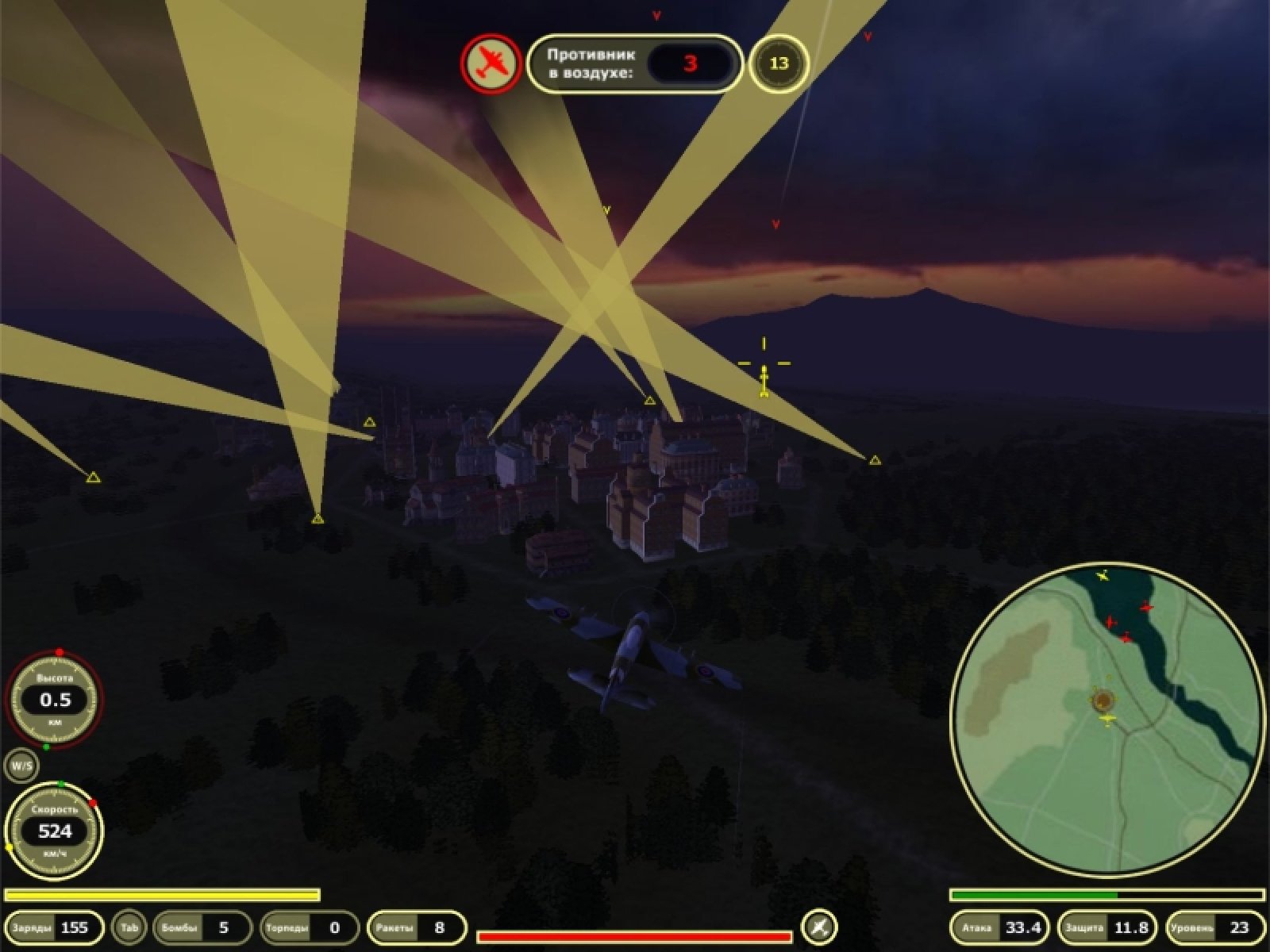Select the red enemy plane objective icon
The image size is (1270, 952).
490,63
